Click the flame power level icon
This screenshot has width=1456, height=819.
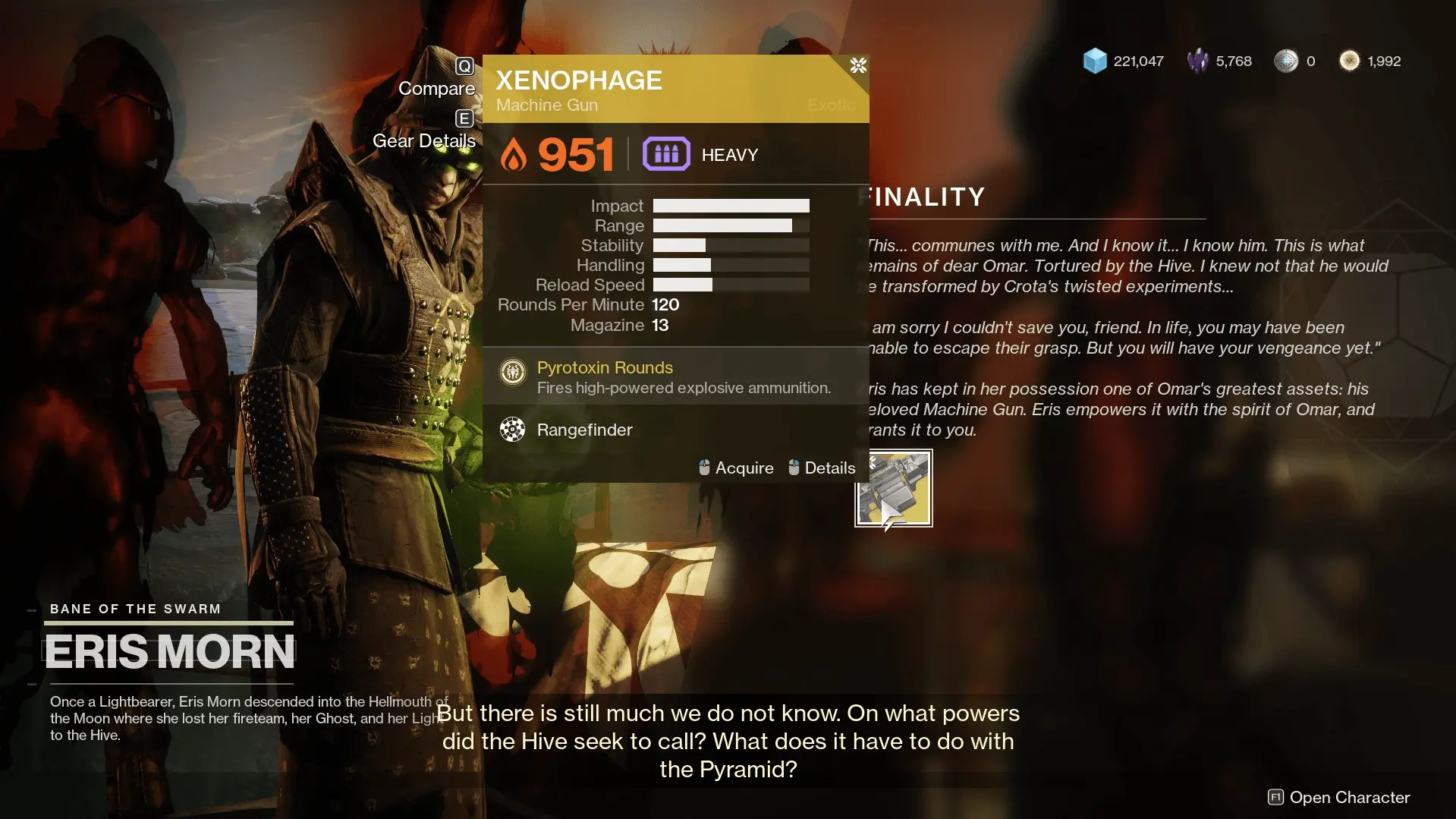(514, 153)
